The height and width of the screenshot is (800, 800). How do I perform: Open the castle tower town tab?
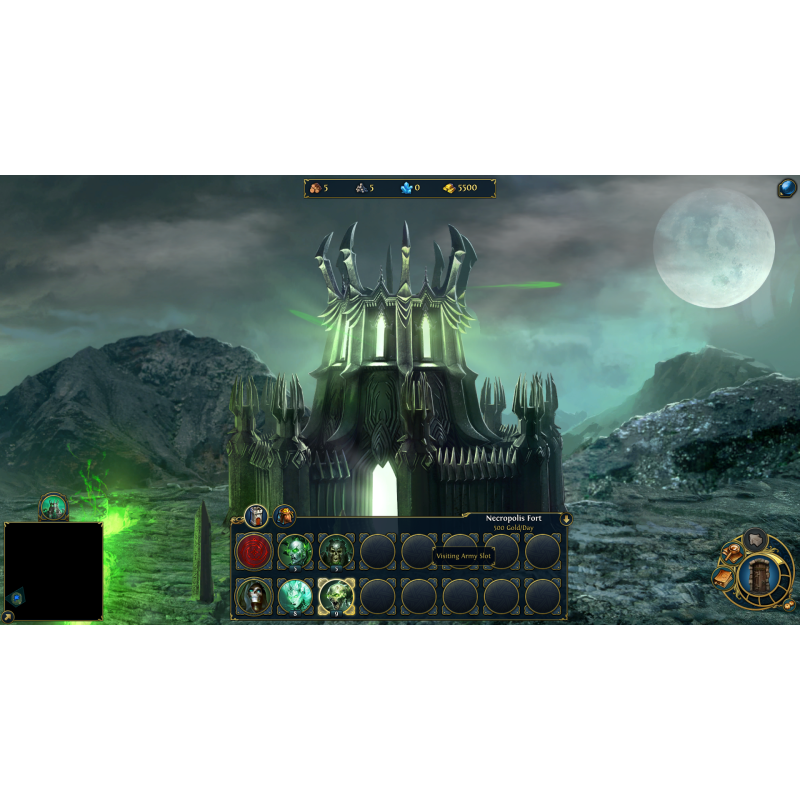pyautogui.click(x=256, y=516)
